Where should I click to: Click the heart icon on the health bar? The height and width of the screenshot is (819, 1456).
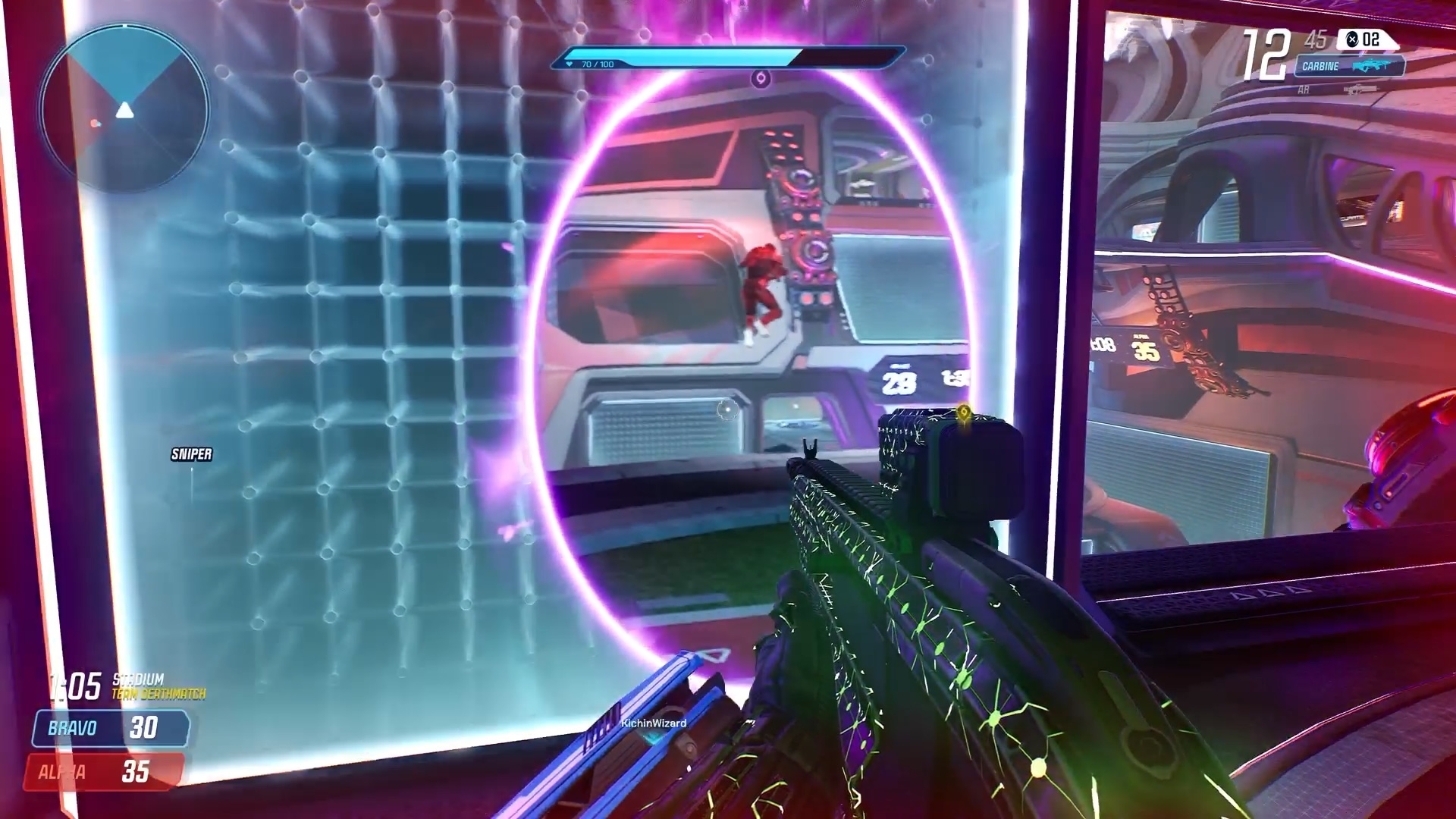tap(570, 64)
